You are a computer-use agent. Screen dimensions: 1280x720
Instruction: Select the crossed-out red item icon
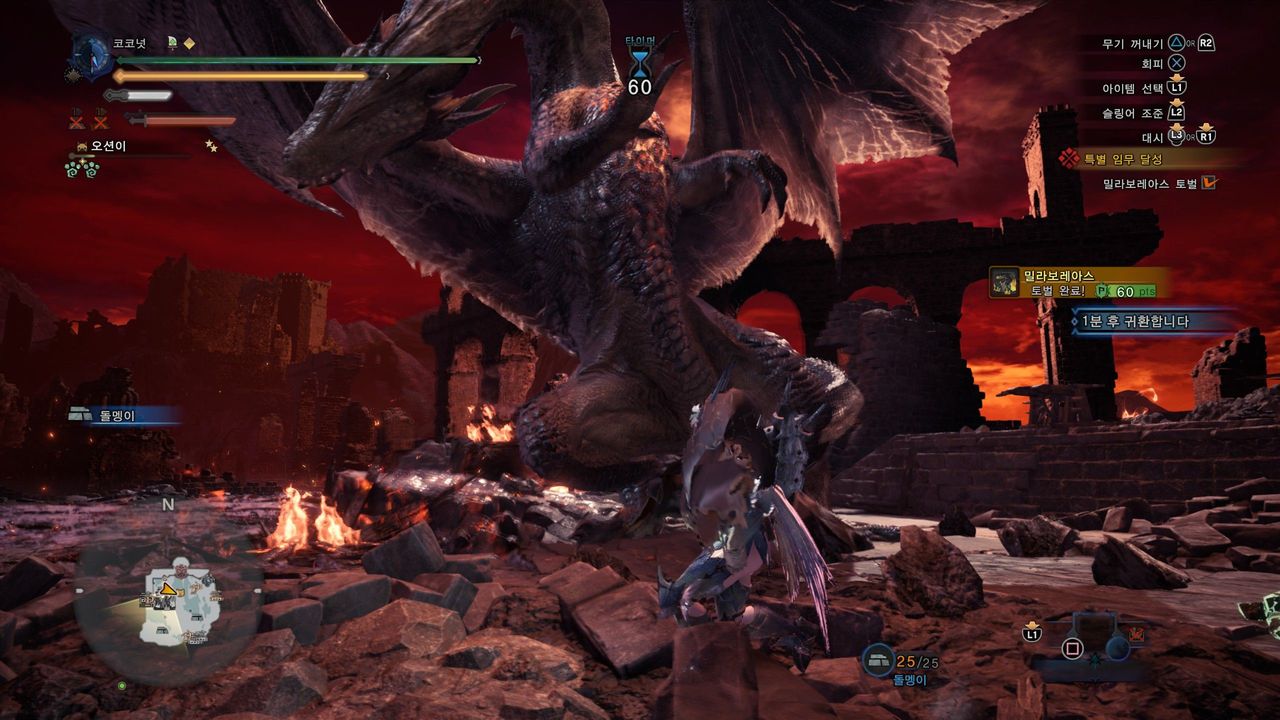(78, 122)
